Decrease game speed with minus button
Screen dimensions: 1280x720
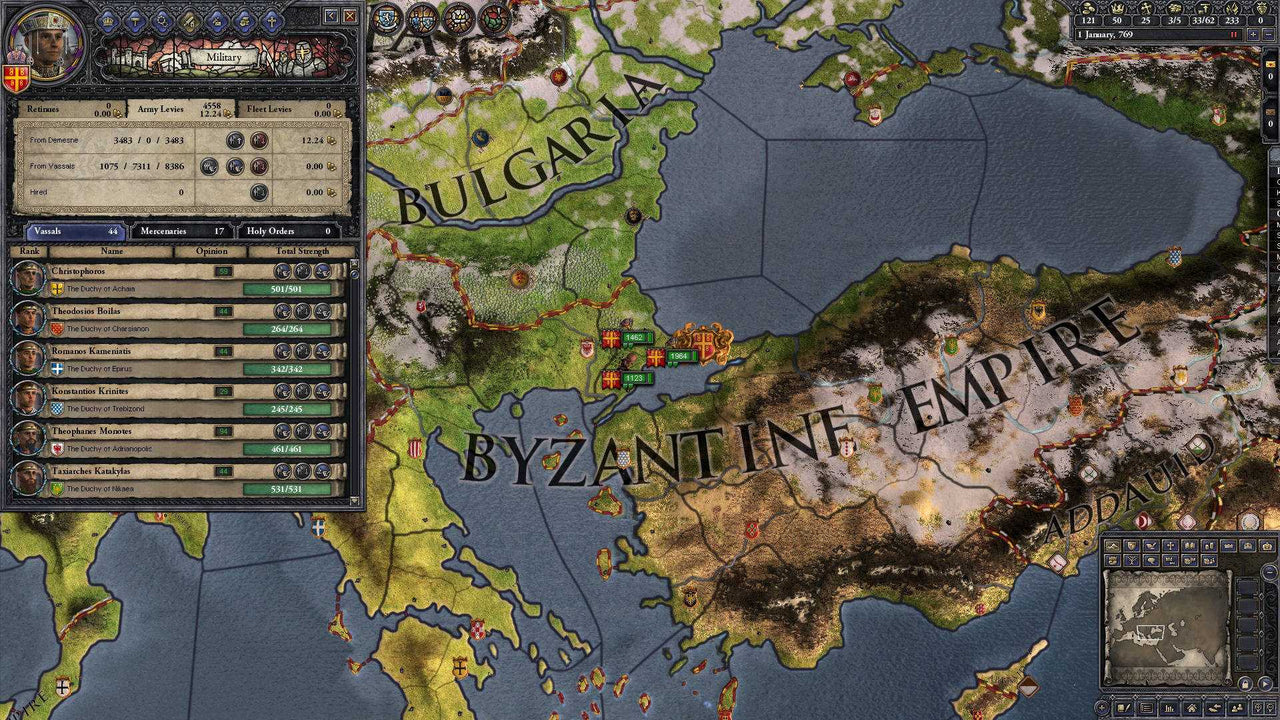click(x=1269, y=34)
